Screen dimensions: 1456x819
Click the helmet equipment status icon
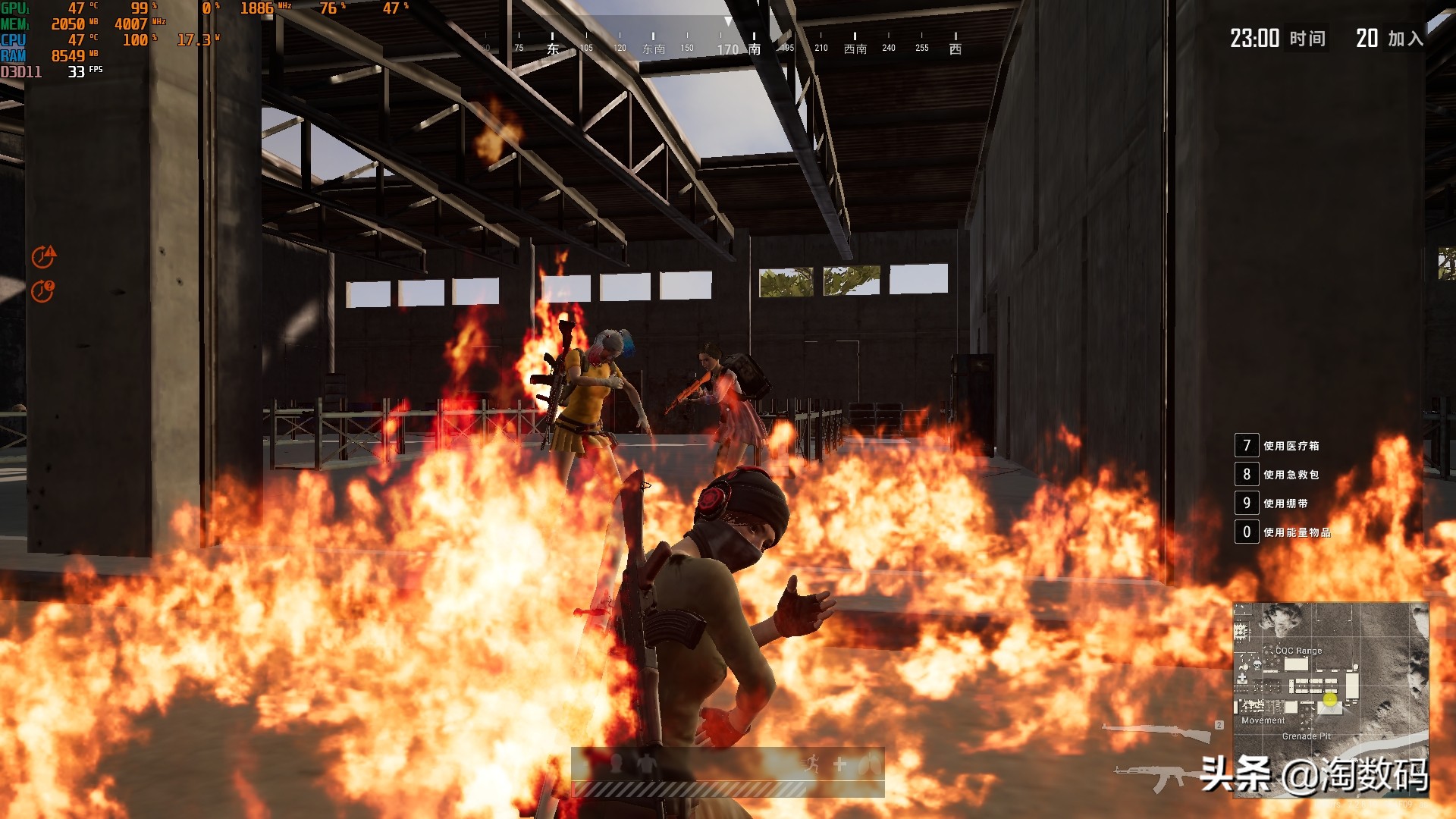tap(617, 764)
